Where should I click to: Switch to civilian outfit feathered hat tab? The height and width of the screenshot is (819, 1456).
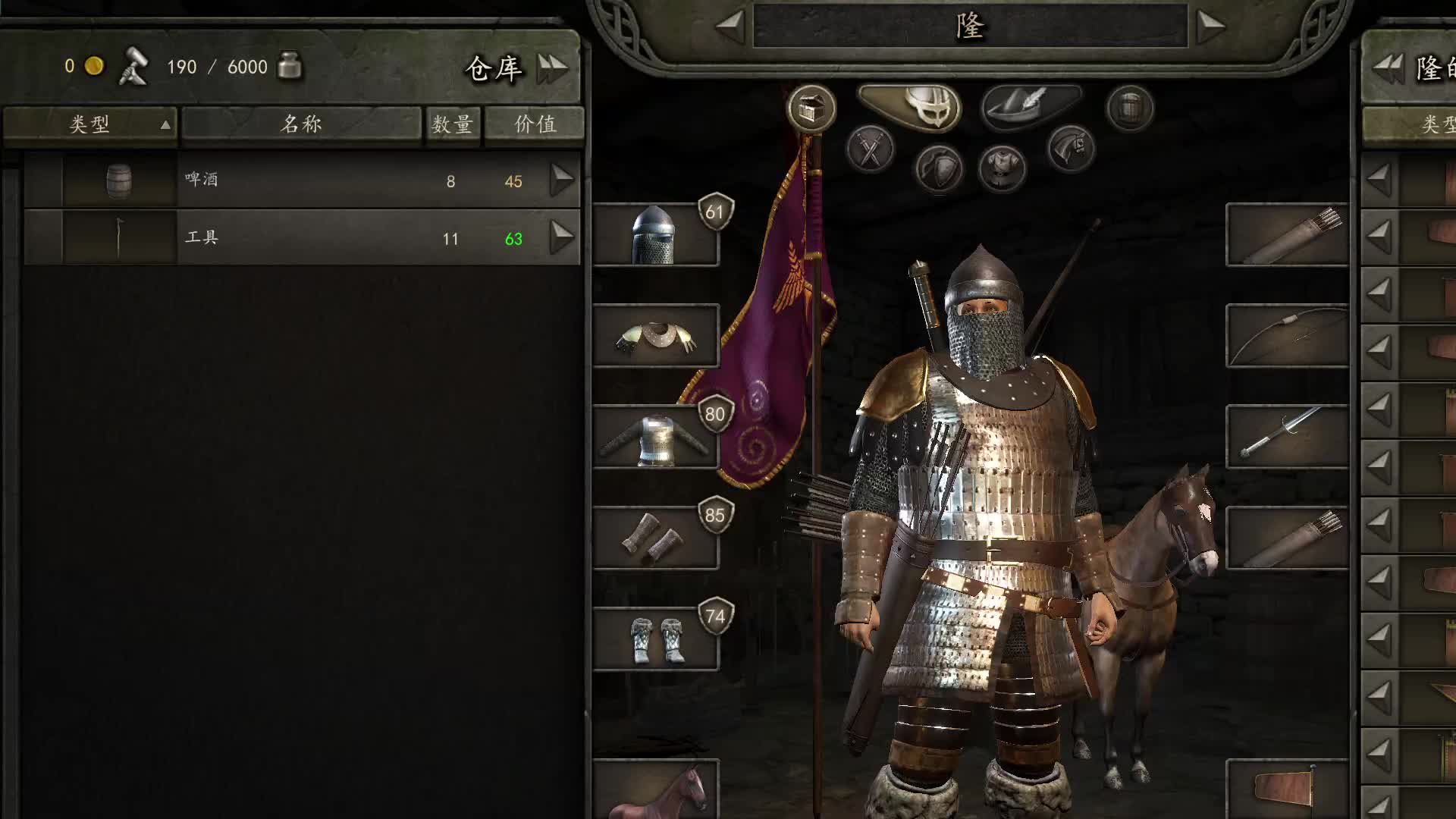1031,106
